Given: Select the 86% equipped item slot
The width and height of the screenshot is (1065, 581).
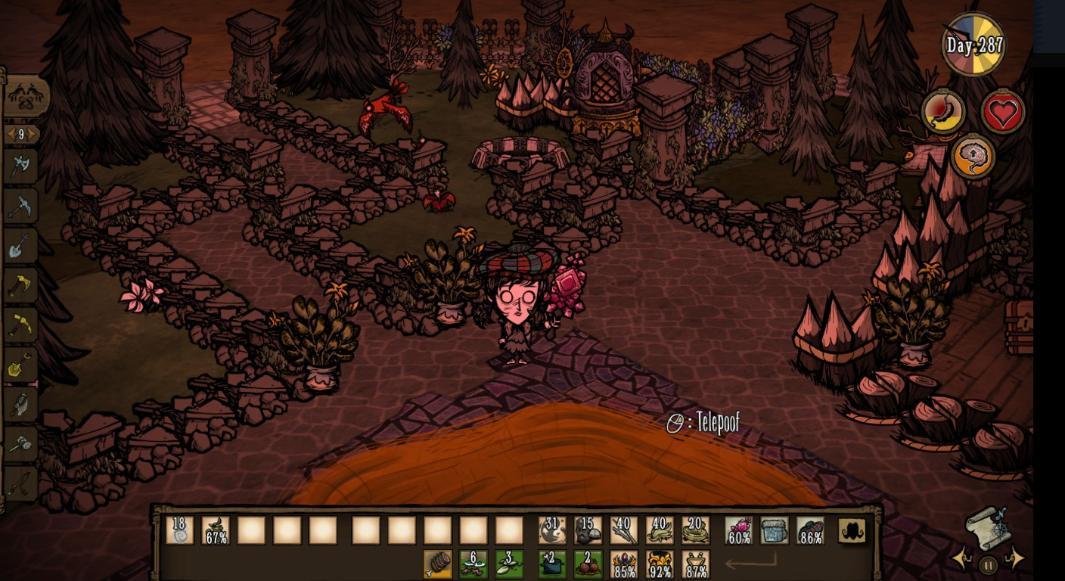Looking at the screenshot, I should 811,530.
